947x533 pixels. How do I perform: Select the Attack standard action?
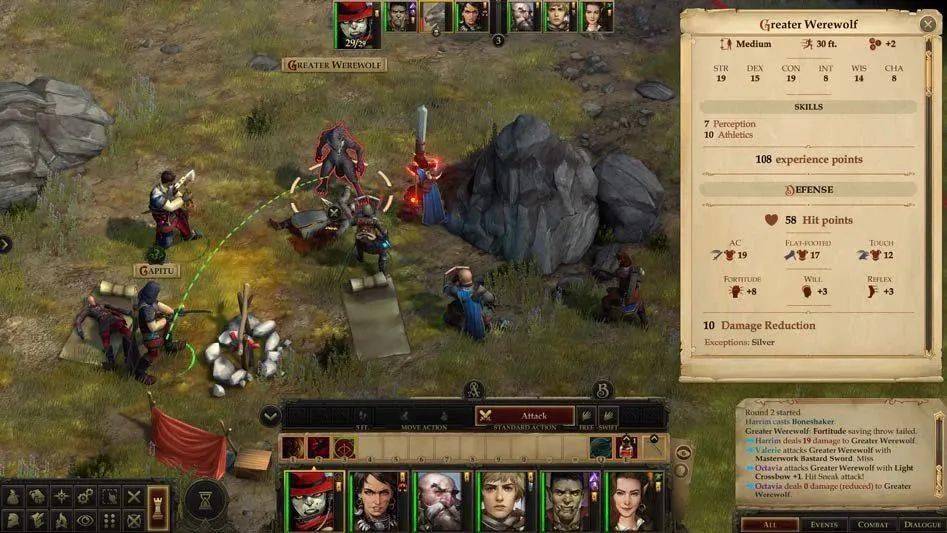pos(525,416)
